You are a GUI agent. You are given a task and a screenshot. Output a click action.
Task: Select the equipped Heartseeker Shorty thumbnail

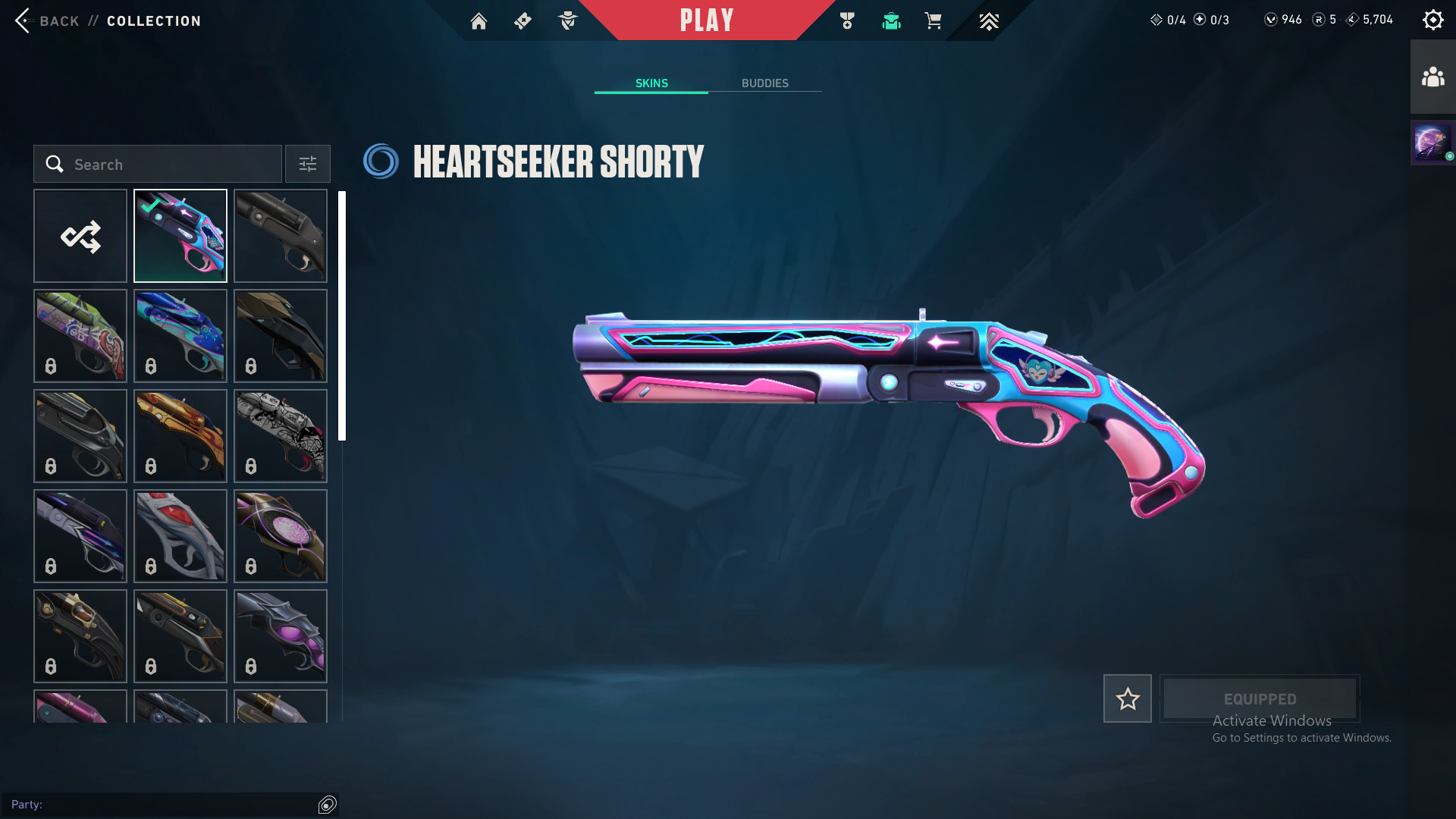coord(180,236)
